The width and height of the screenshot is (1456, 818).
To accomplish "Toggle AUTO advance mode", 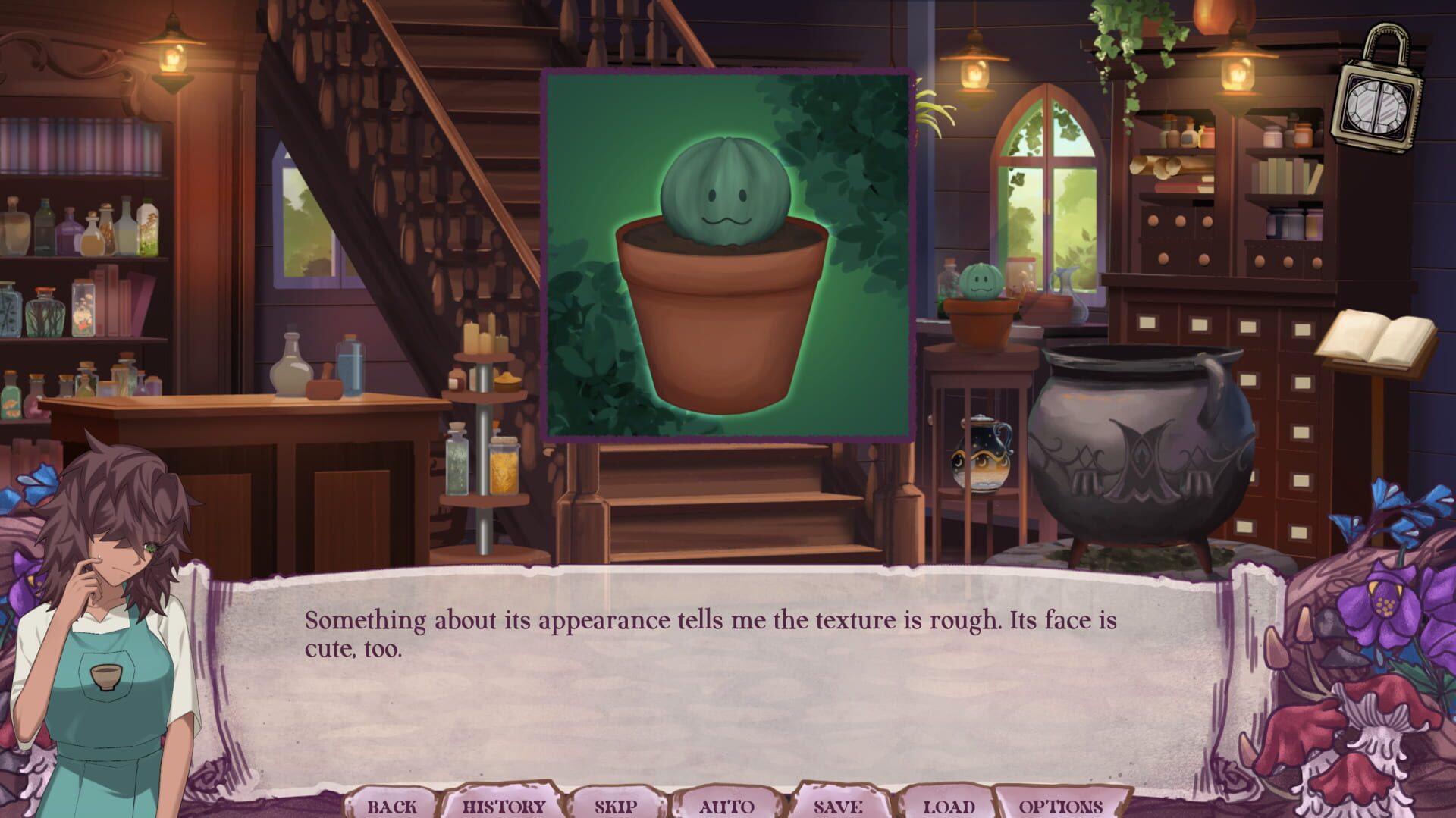I will pyautogui.click(x=726, y=807).
